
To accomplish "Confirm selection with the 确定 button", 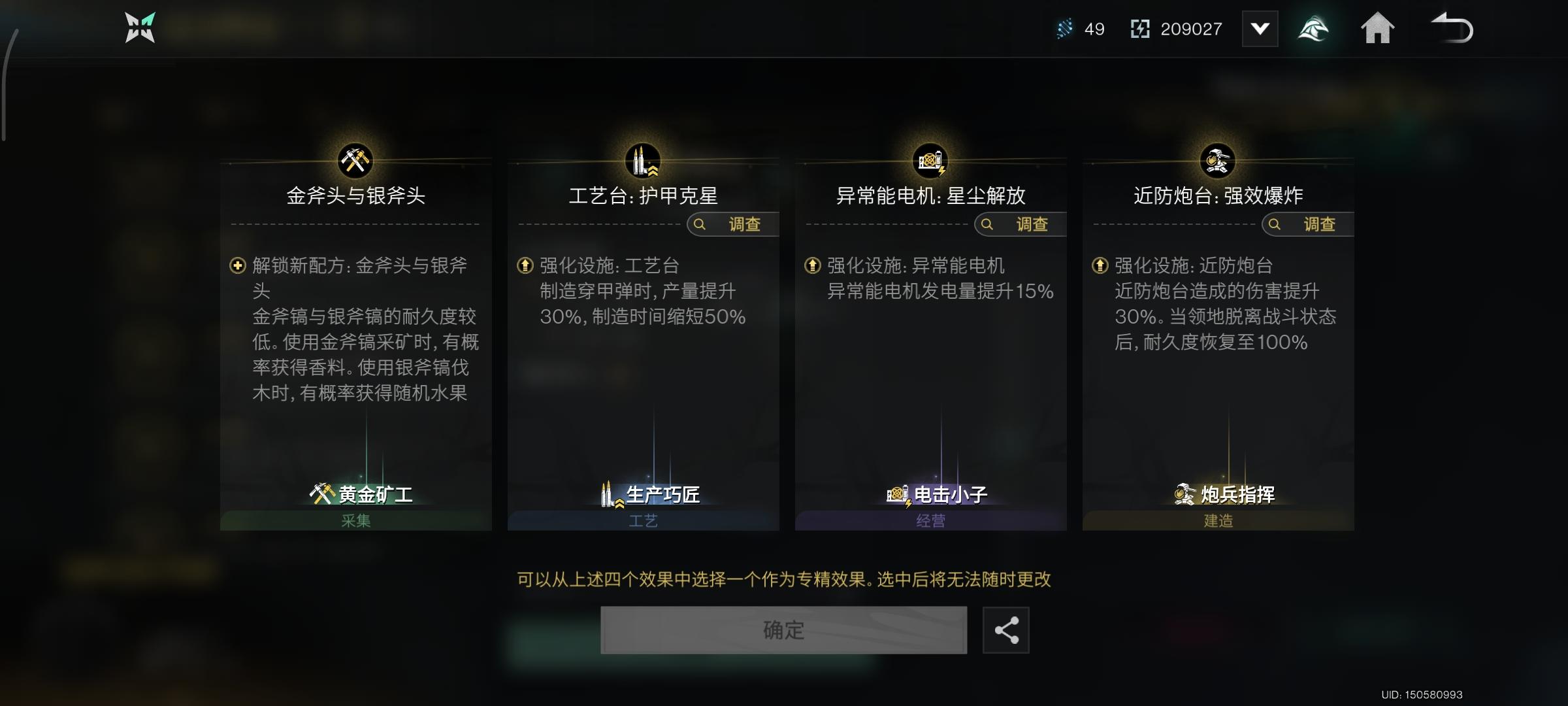I will [785, 630].
